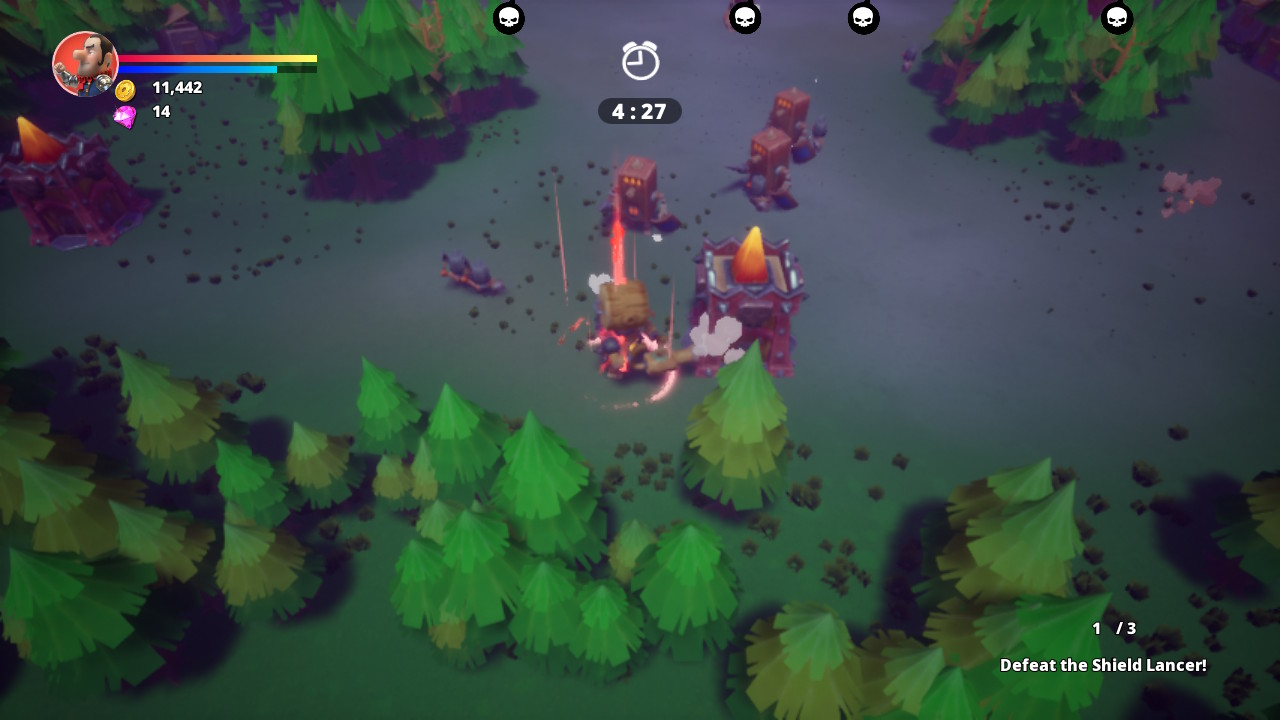Select the leftmost skull wave marker
Viewport: 1280px width, 720px height.
pos(509,18)
